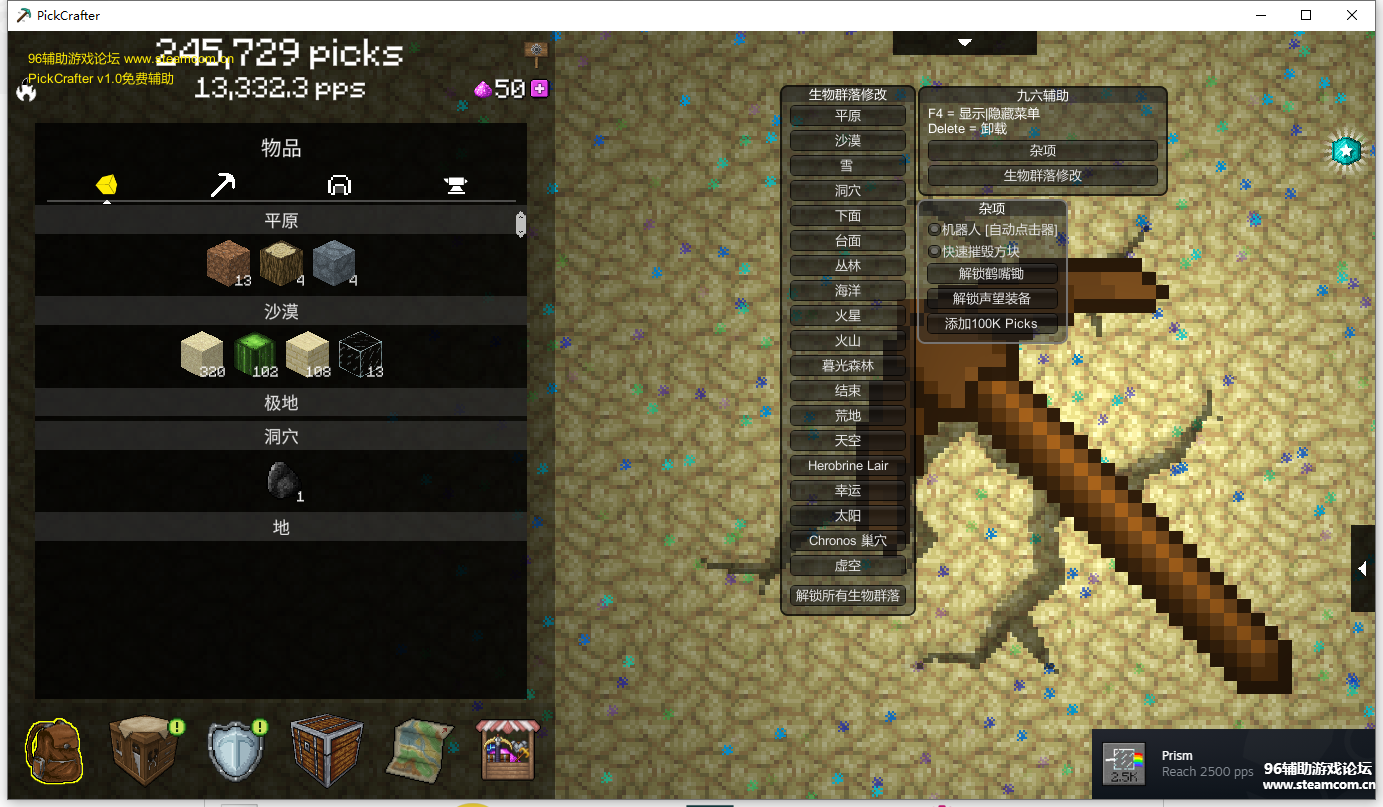Switch to the pickaxe items tab
Image resolution: width=1383 pixels, height=807 pixels.
[222, 185]
